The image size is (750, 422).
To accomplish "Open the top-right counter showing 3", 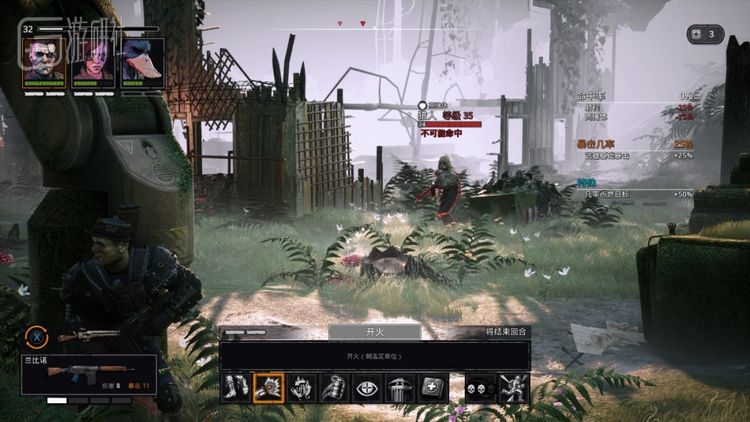I will point(706,34).
